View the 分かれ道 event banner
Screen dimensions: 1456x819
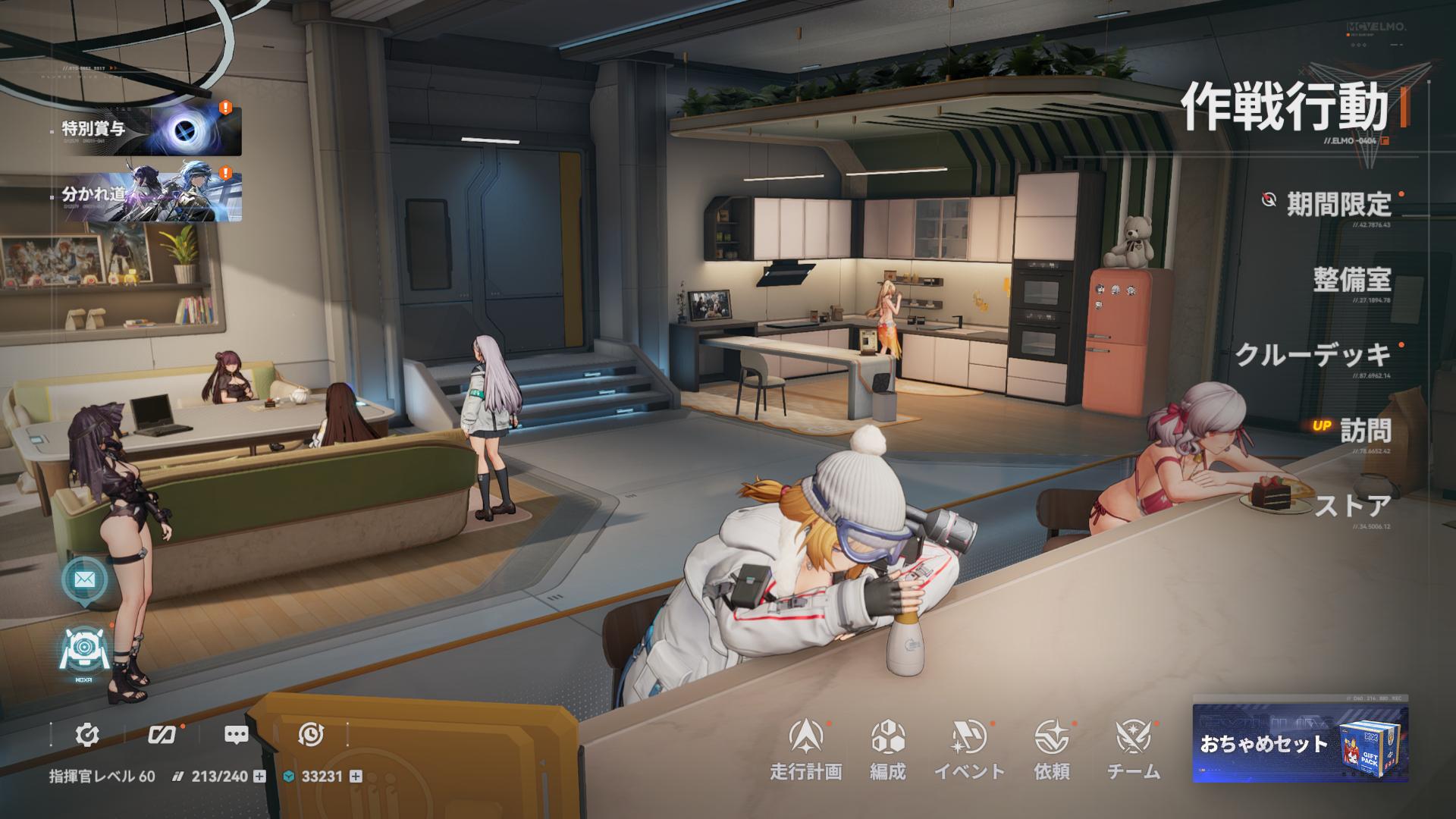point(152,196)
